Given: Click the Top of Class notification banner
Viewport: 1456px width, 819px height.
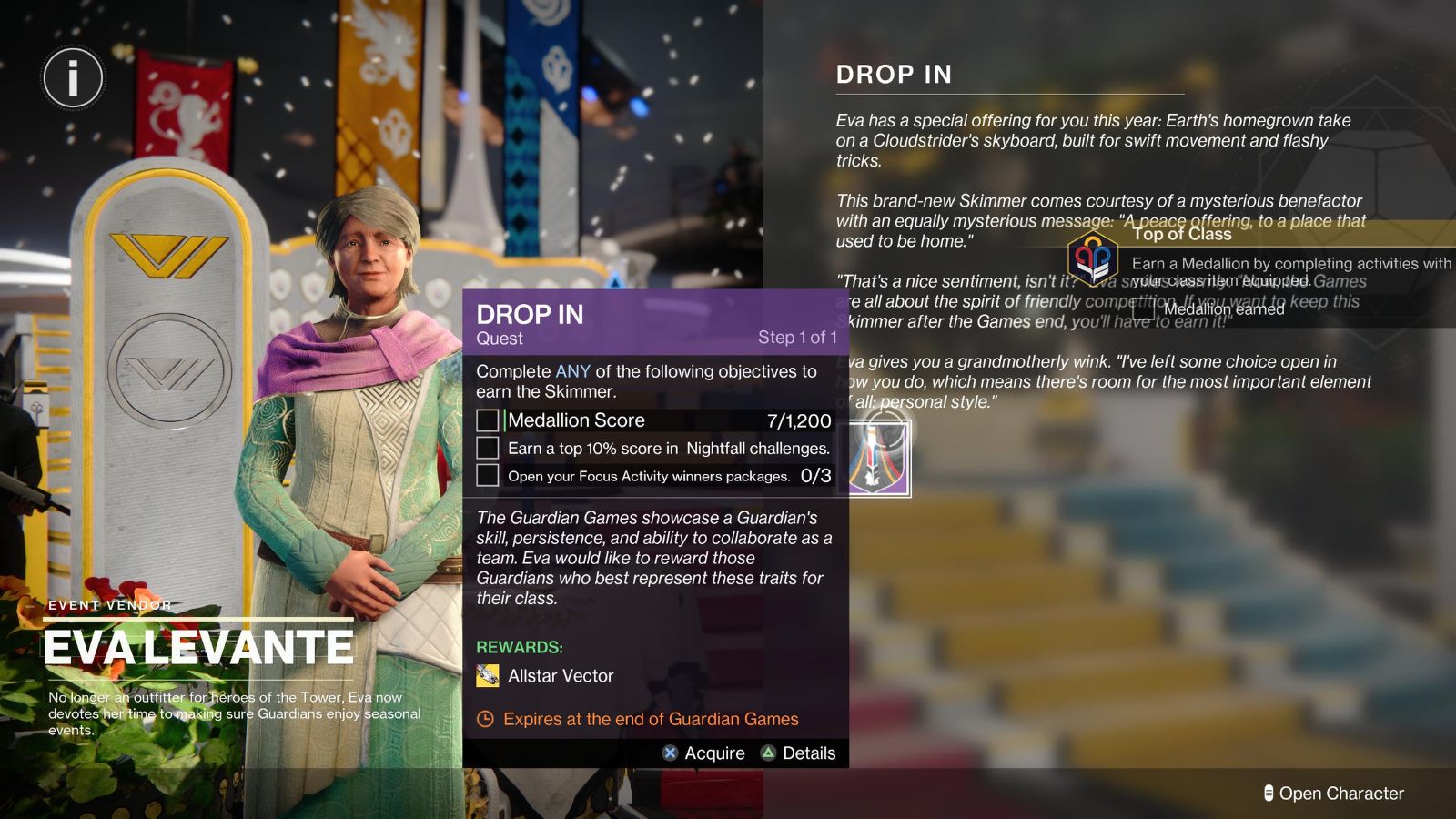Looking at the screenshot, I should pos(1182,234).
